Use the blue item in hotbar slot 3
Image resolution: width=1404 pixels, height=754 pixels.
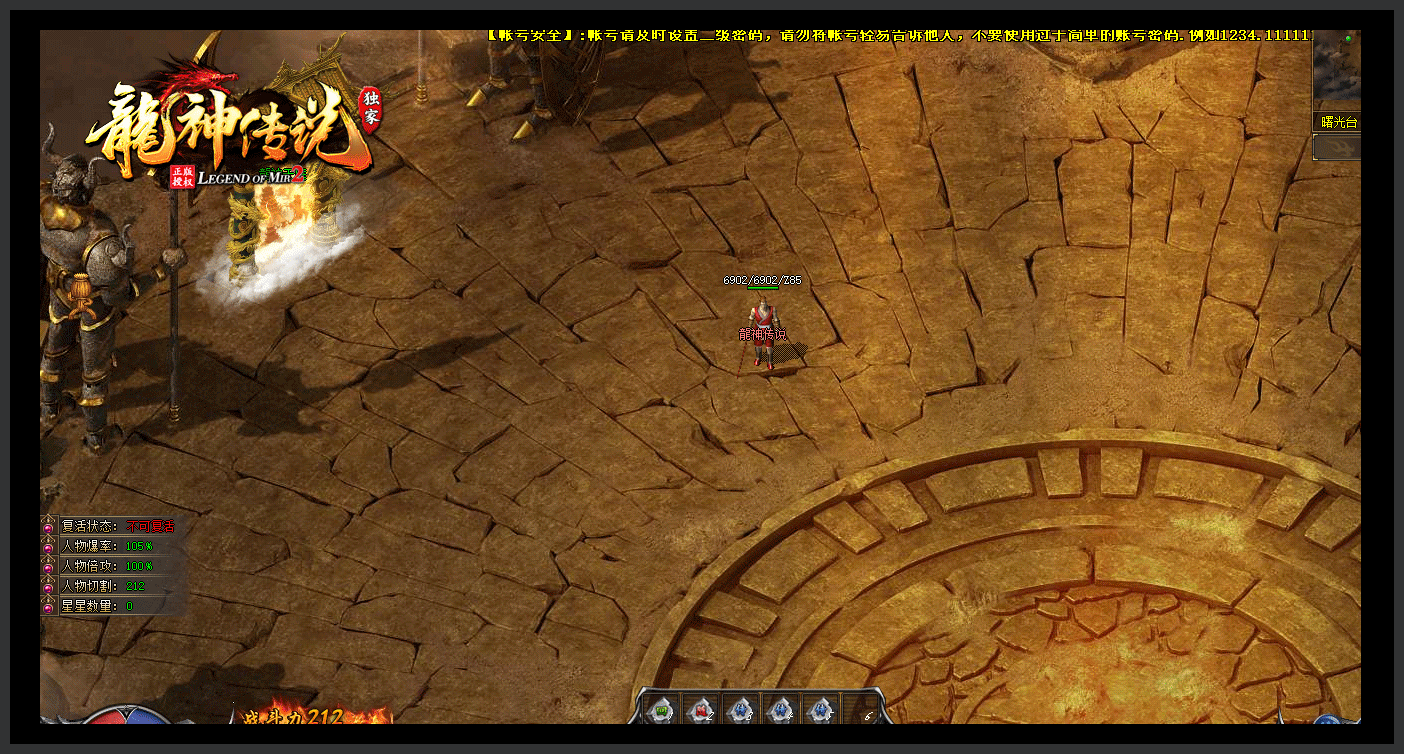point(740,709)
